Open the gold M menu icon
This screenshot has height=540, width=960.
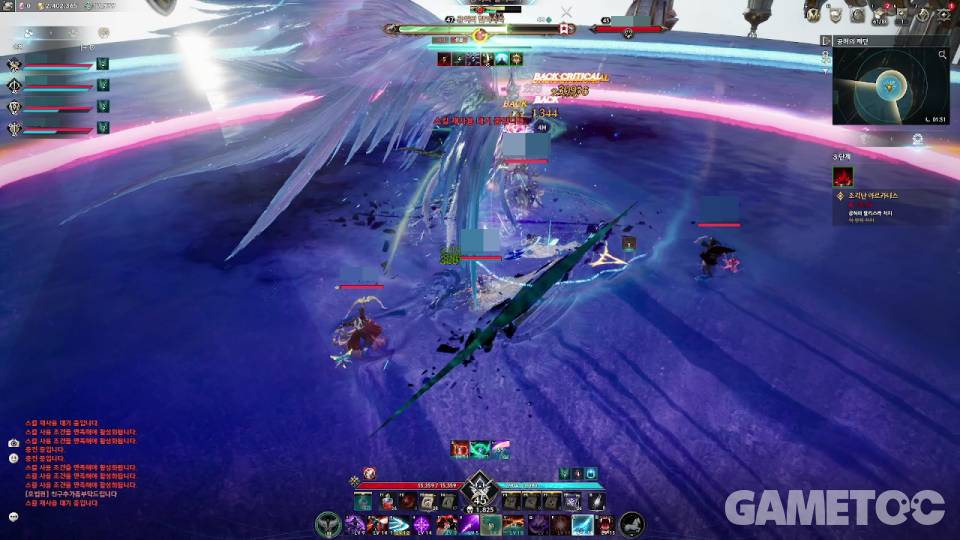coord(815,14)
